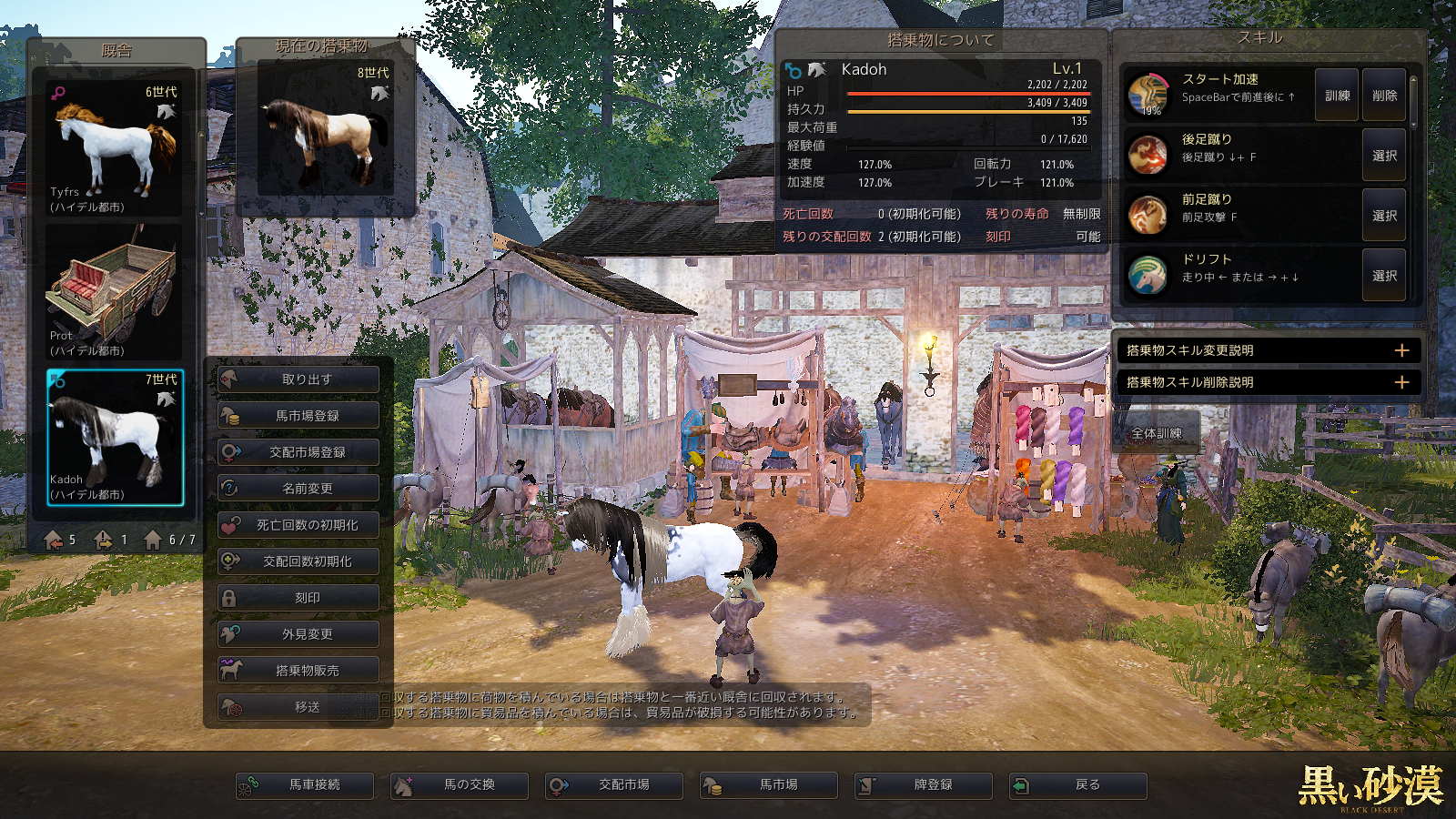Image resolution: width=1456 pixels, height=819 pixels.
Task: Click 戻る to go back
Action: click(1078, 785)
